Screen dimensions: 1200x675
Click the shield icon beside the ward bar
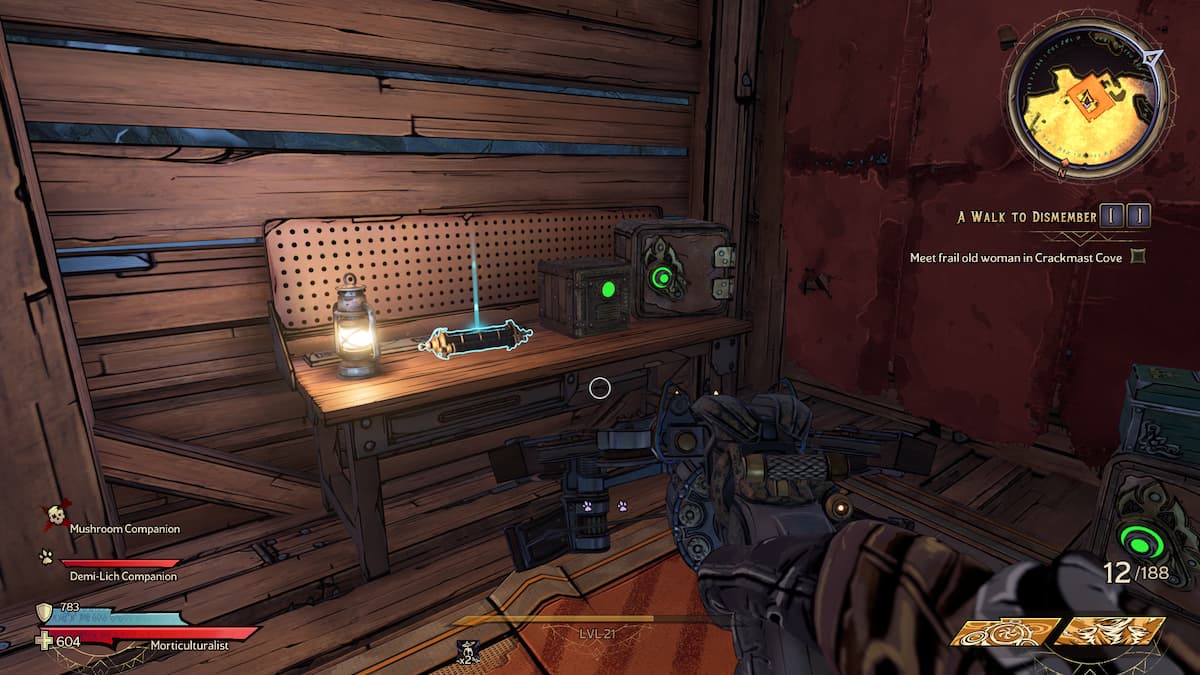tap(44, 612)
